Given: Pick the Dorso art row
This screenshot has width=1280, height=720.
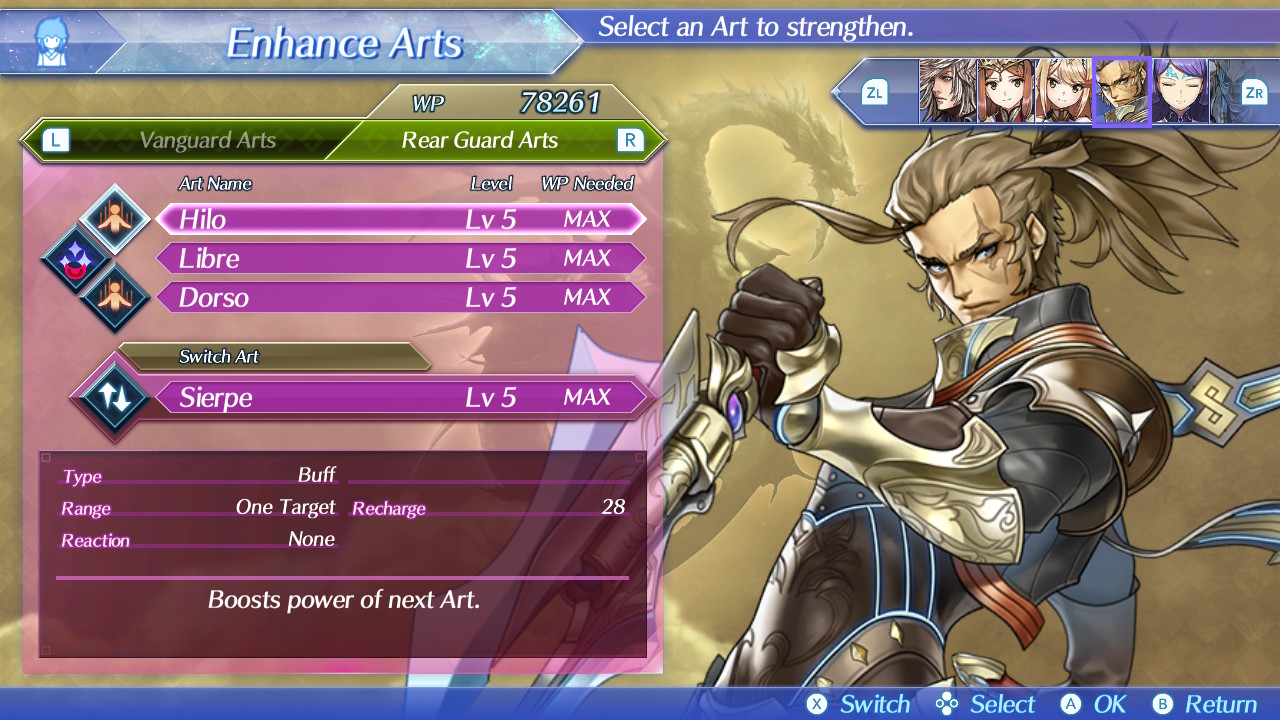Looking at the screenshot, I should point(400,297).
